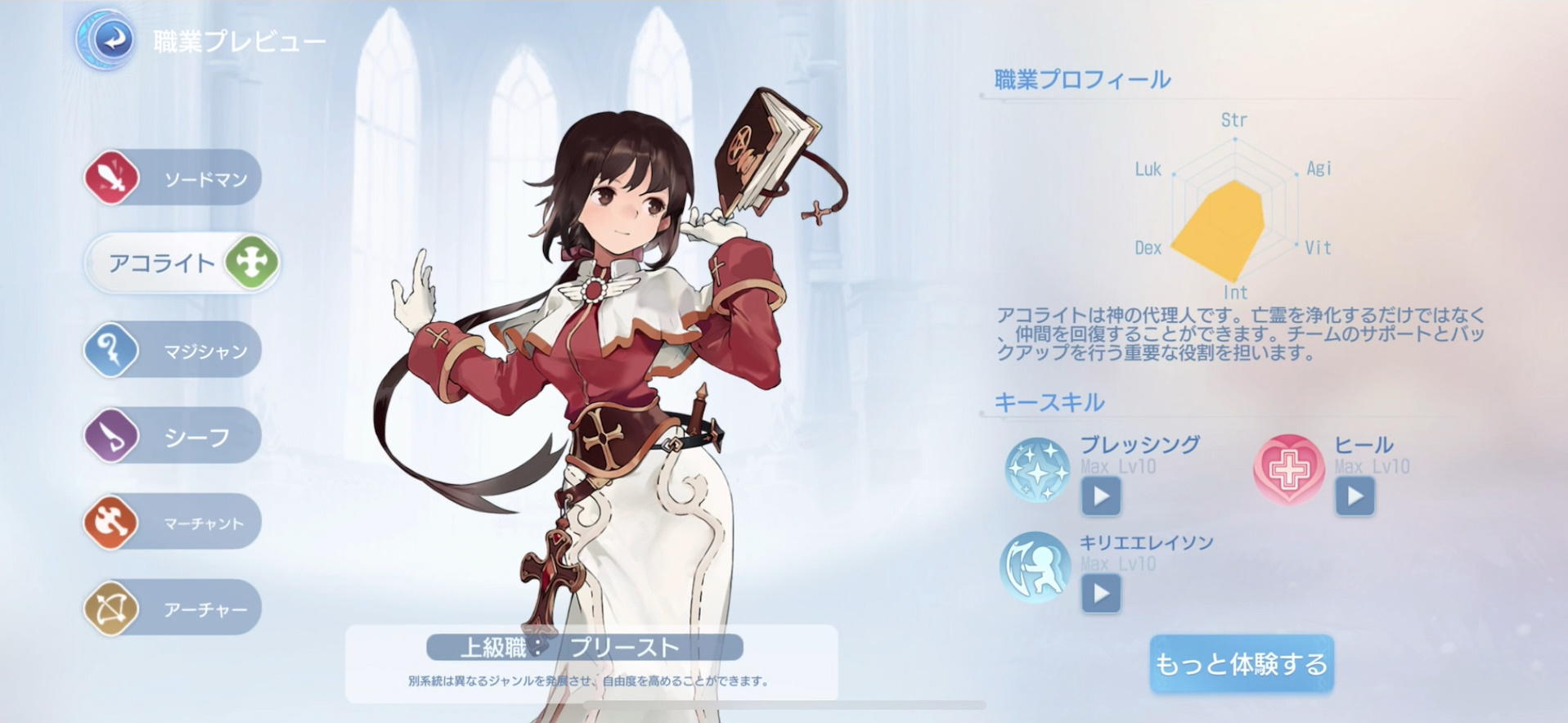Select the Swordman sword icon
Image resolution: width=1568 pixels, height=723 pixels.
pyautogui.click(x=110, y=177)
